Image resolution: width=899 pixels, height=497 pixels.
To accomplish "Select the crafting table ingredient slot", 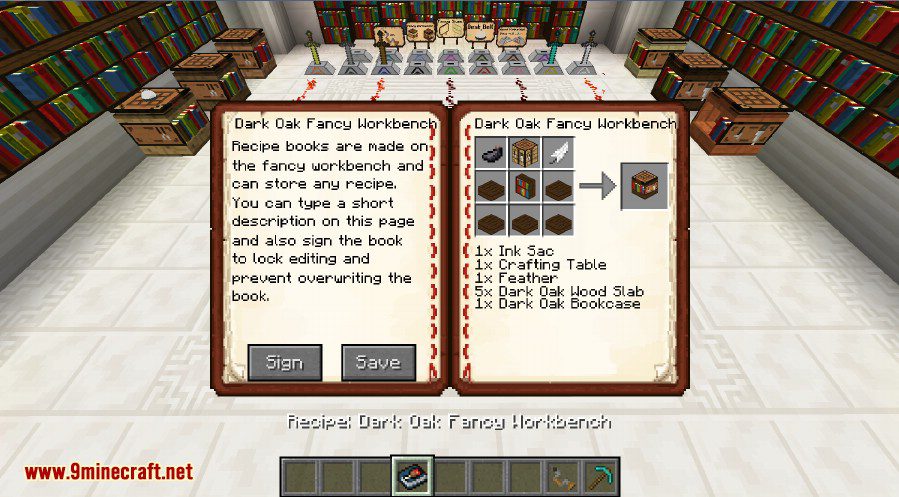I will tap(526, 154).
